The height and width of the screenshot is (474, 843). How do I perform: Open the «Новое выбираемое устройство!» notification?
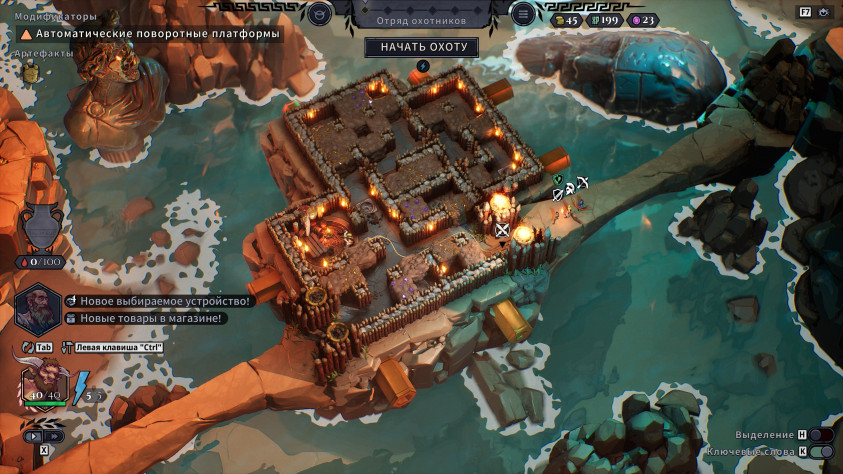(x=157, y=301)
